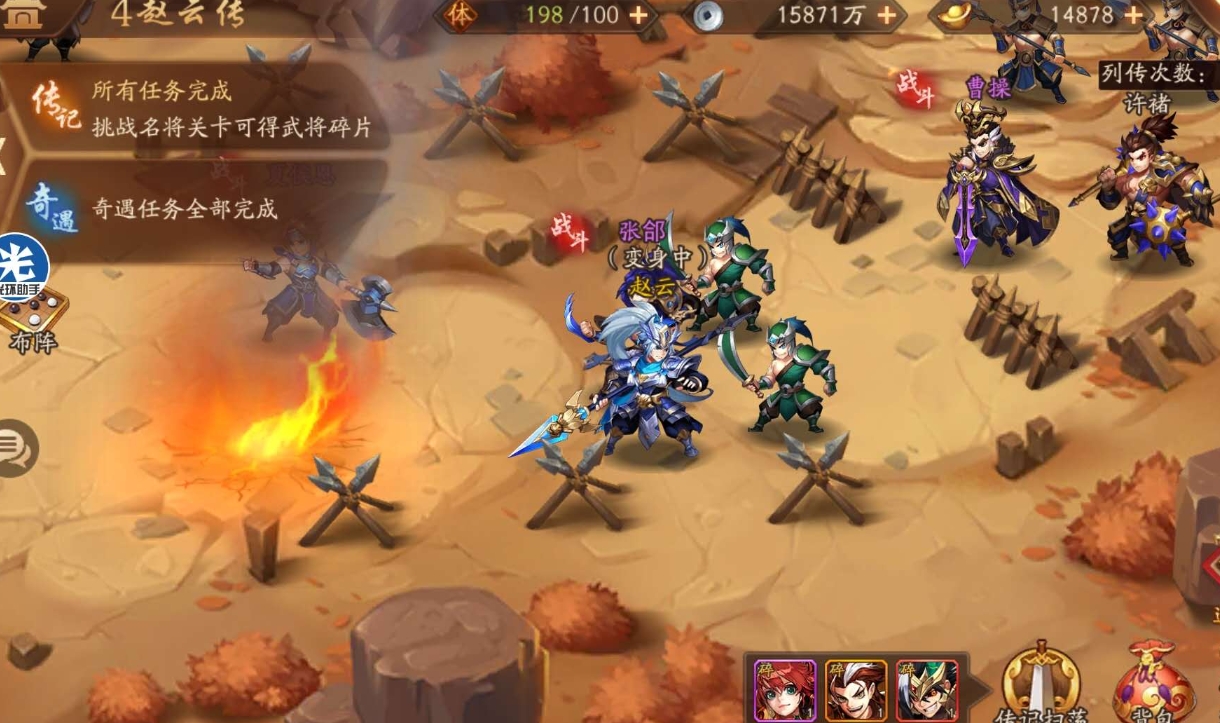Start the 战斗 battle against 张郃
1220x723 pixels.
[x=570, y=231]
